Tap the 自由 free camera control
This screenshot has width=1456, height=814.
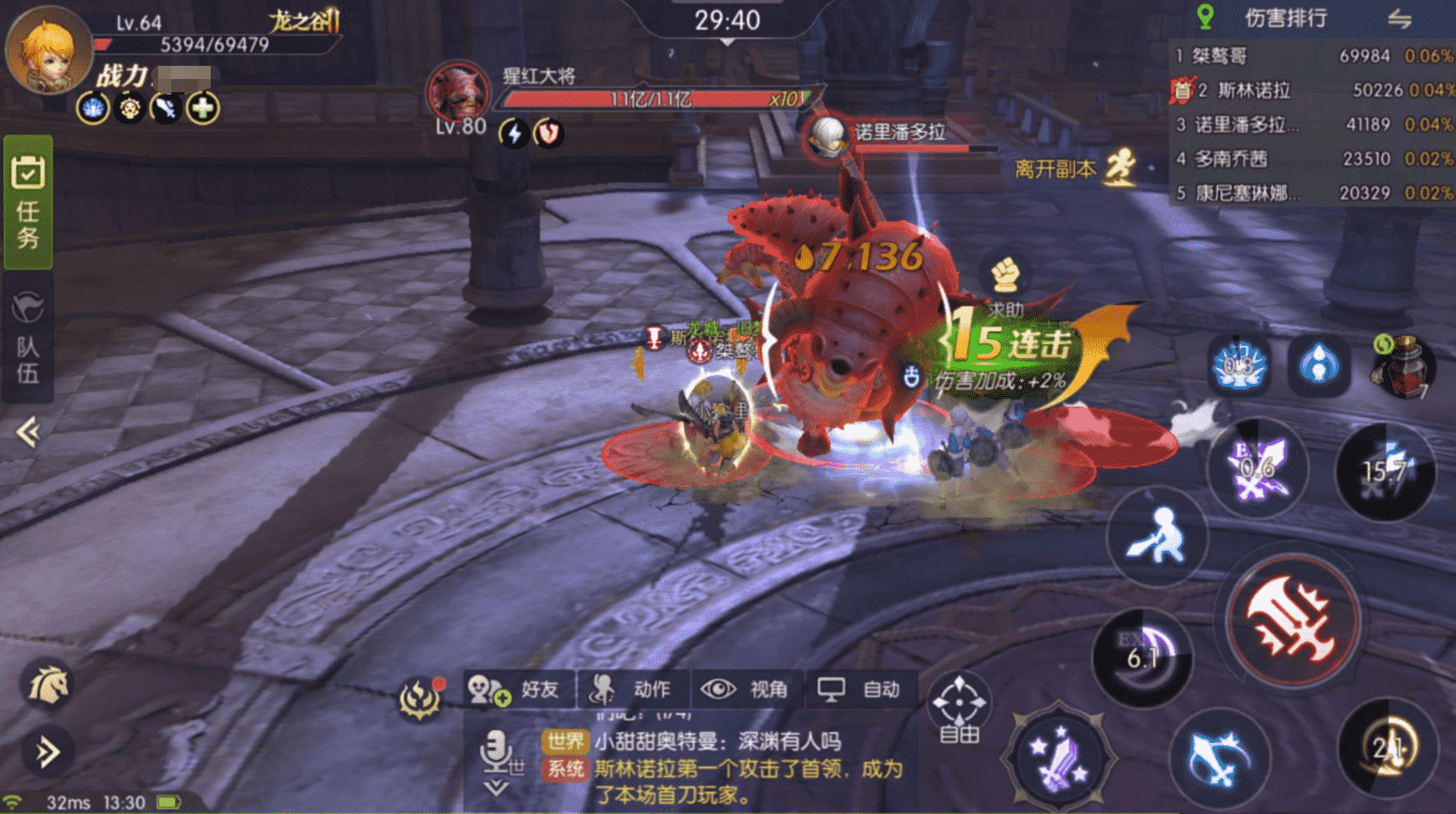pyautogui.click(x=959, y=707)
